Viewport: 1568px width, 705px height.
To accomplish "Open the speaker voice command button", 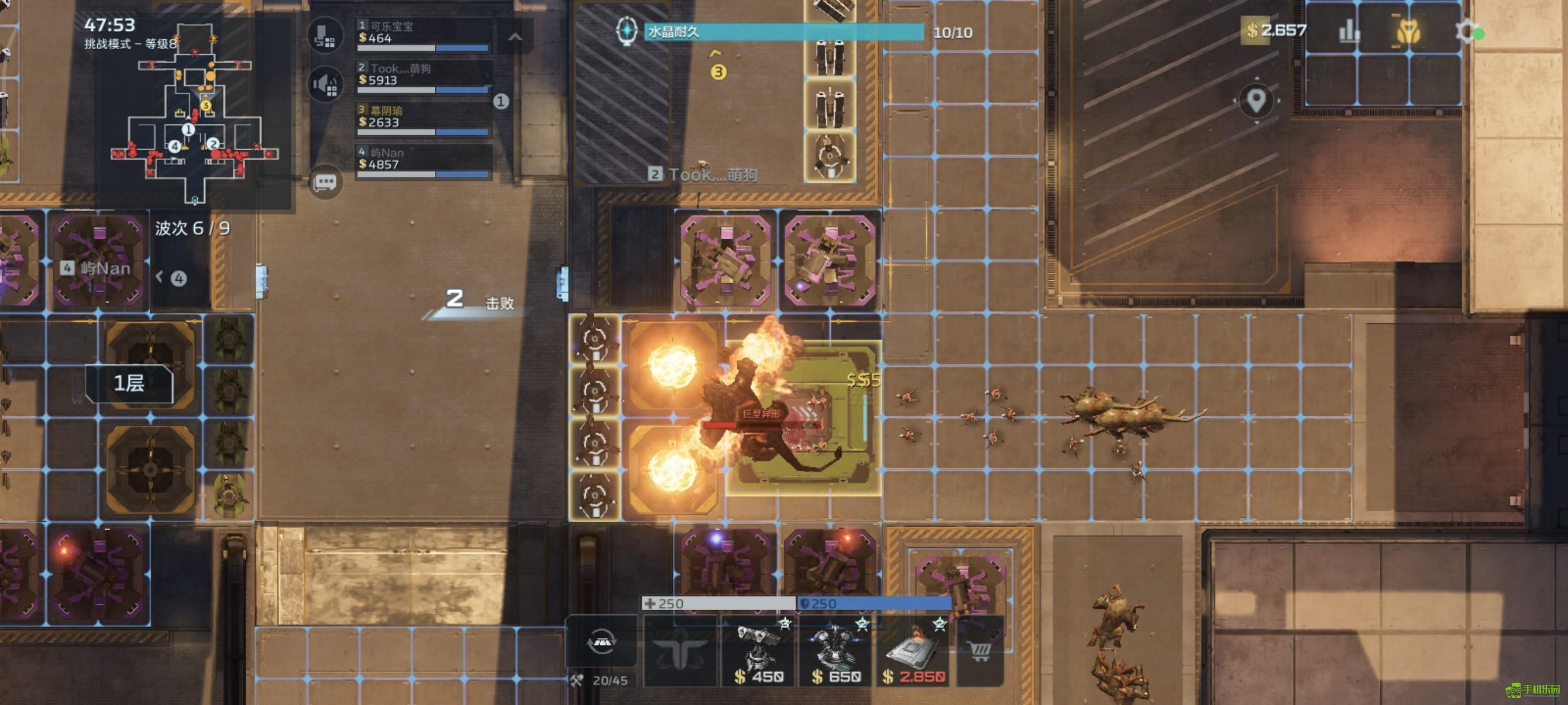I will 325,84.
